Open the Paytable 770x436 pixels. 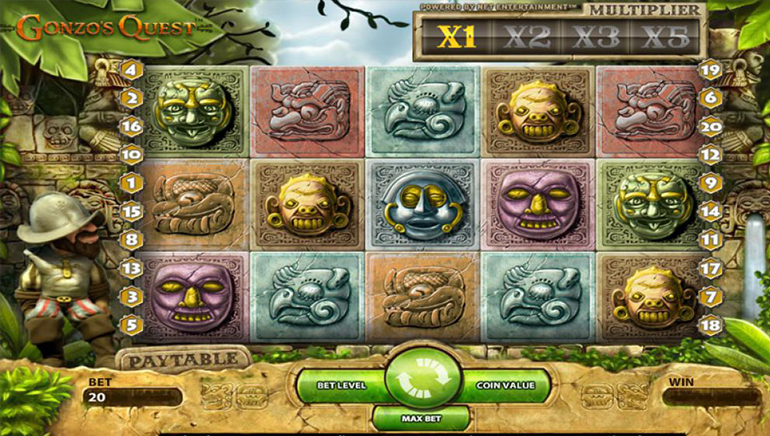[x=183, y=357]
